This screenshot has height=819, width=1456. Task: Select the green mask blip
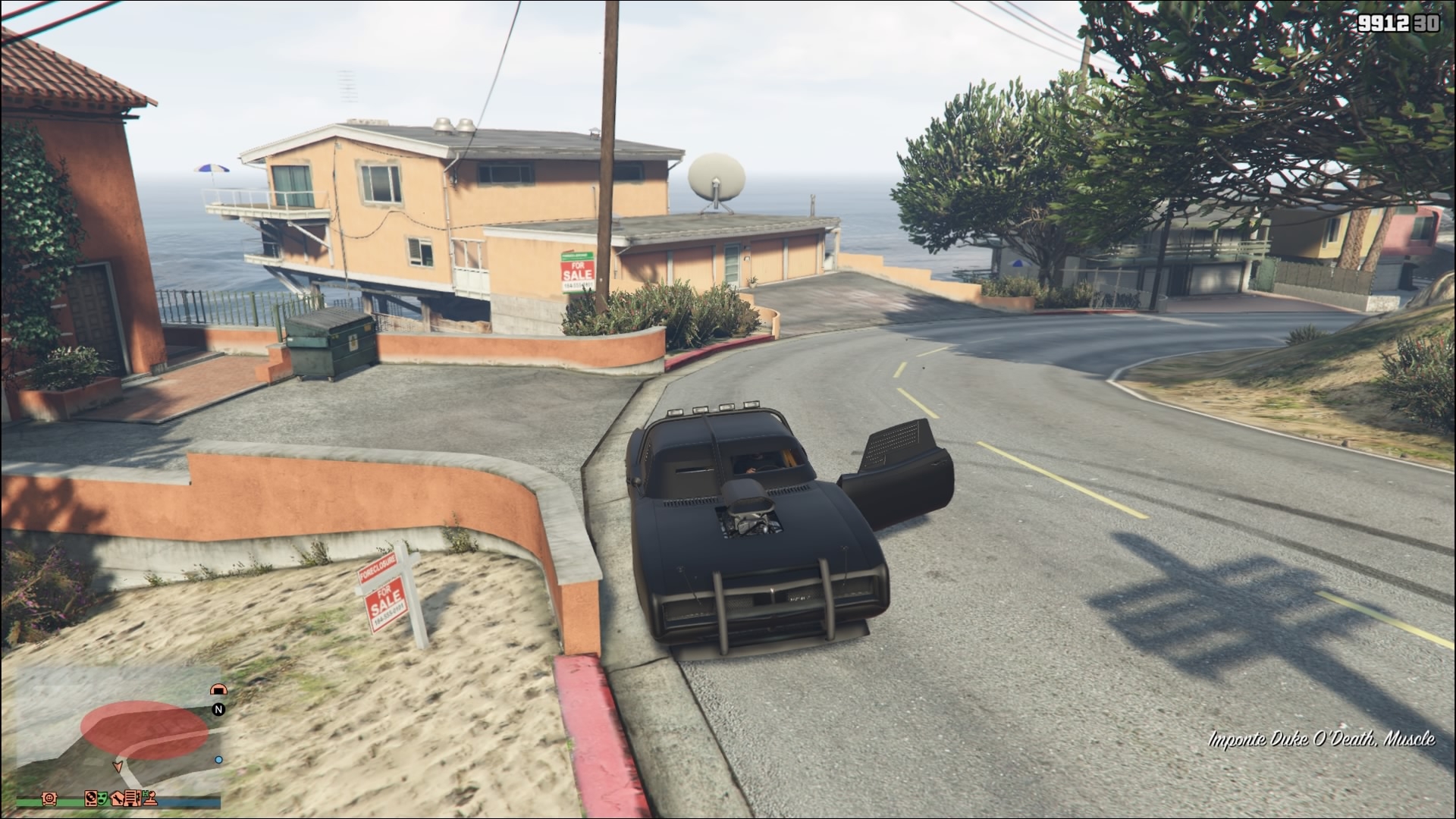pos(102,799)
